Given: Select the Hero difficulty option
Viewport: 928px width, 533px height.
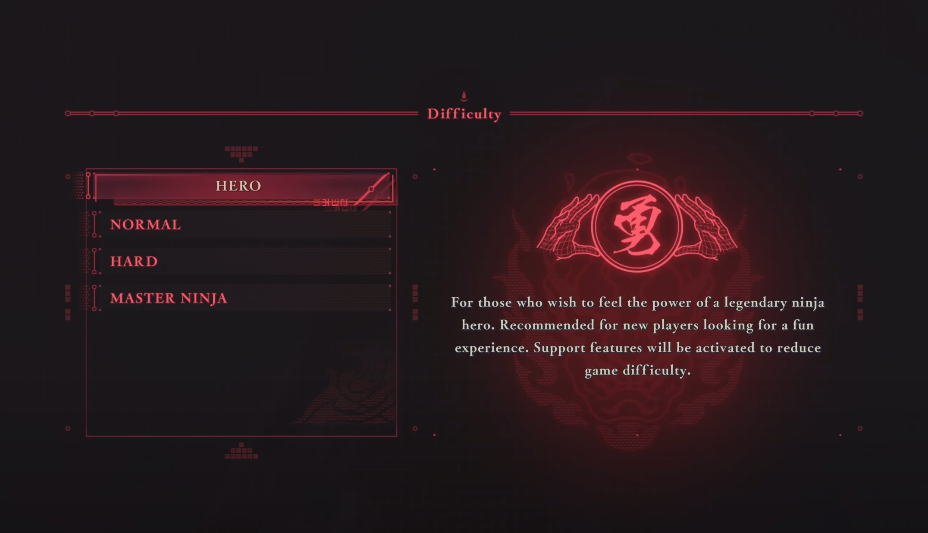Looking at the screenshot, I should pyautogui.click(x=239, y=187).
